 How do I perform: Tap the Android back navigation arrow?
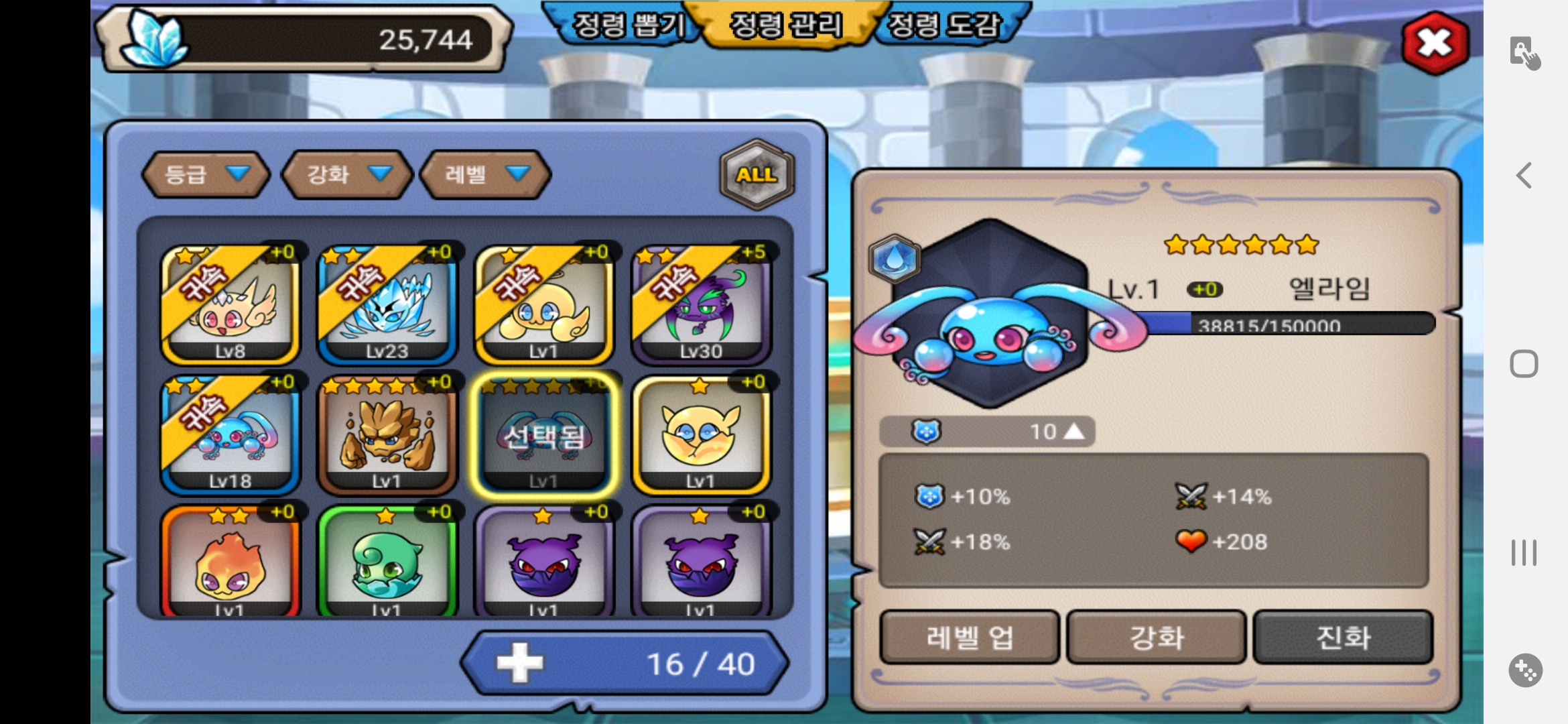[1524, 176]
